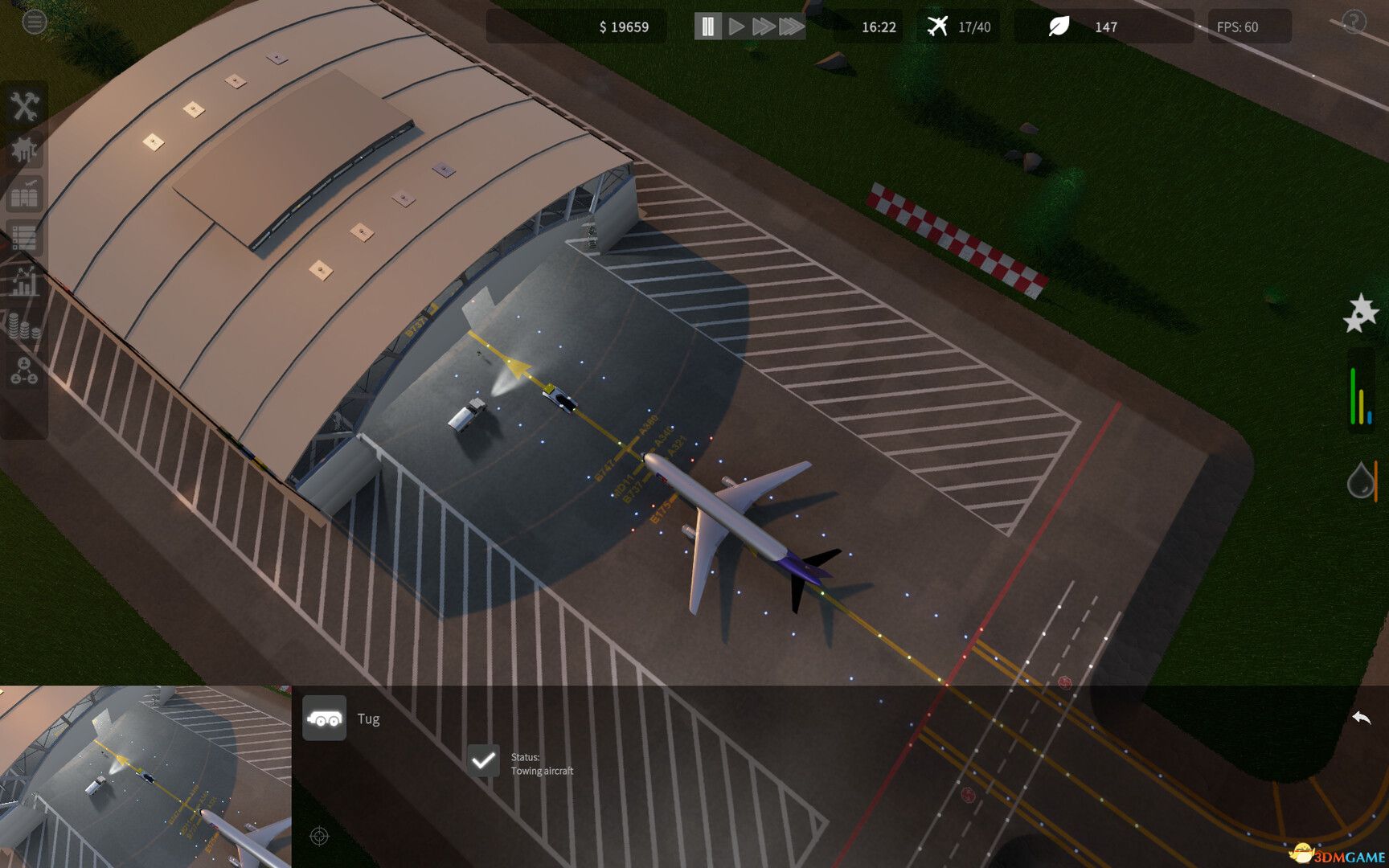Screen dimensions: 1389x868
Task: Open the staff management panel
Action: 23,369
